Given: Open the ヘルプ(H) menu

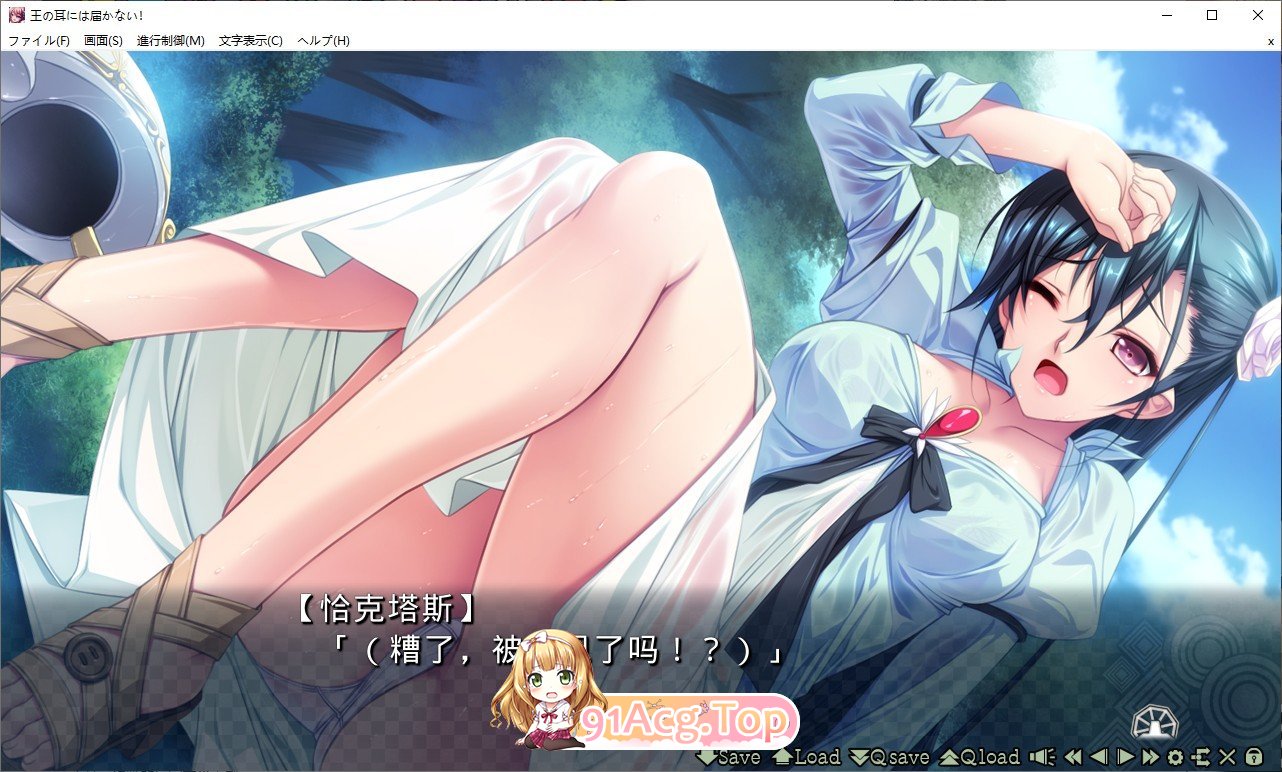Looking at the screenshot, I should pyautogui.click(x=322, y=41).
